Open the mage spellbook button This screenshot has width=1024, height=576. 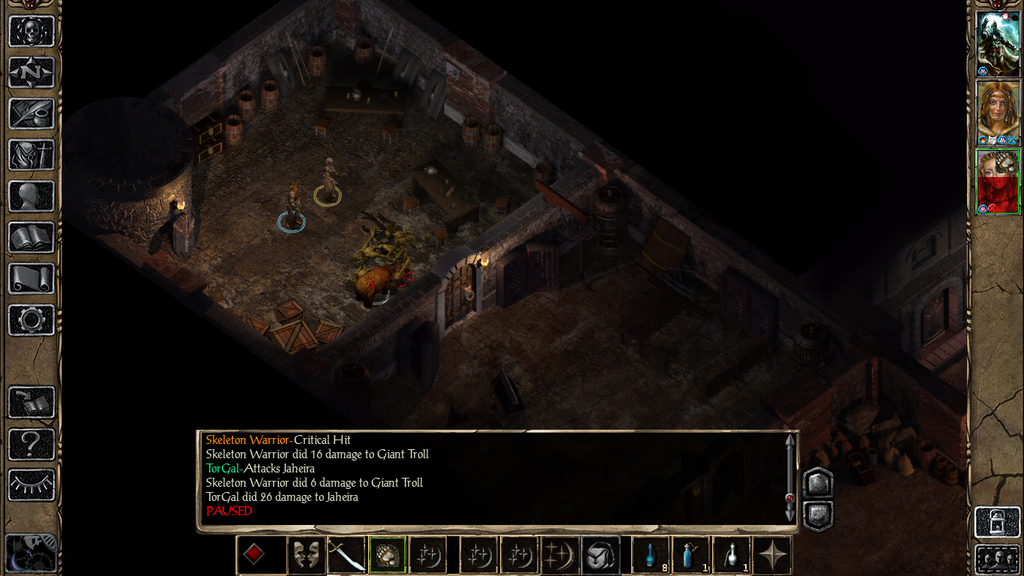click(x=31, y=237)
